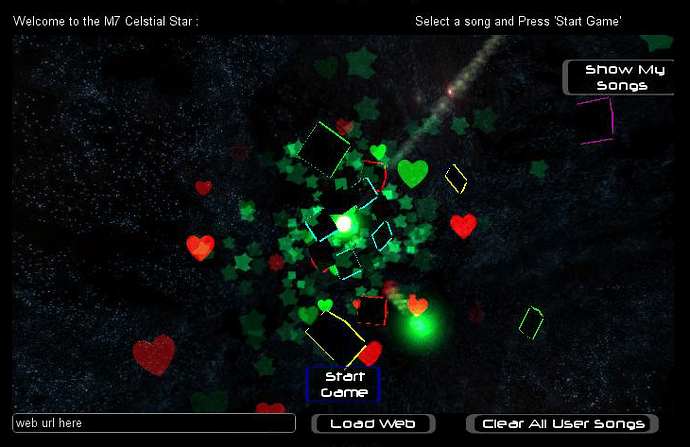Load the song with Load Web
This screenshot has height=447, width=690.
[373, 424]
